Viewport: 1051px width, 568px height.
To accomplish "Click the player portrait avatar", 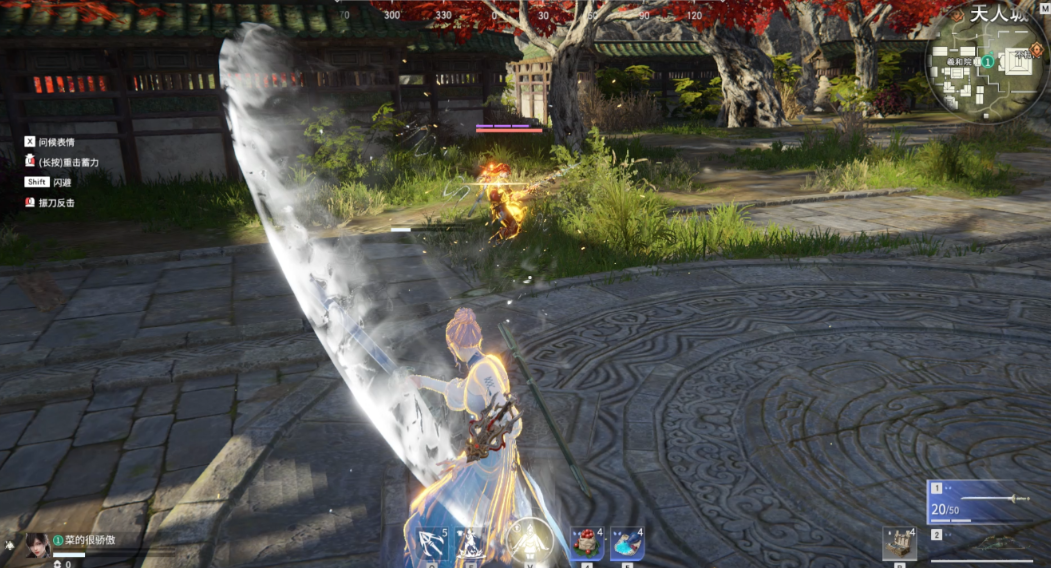I will pyautogui.click(x=38, y=545).
